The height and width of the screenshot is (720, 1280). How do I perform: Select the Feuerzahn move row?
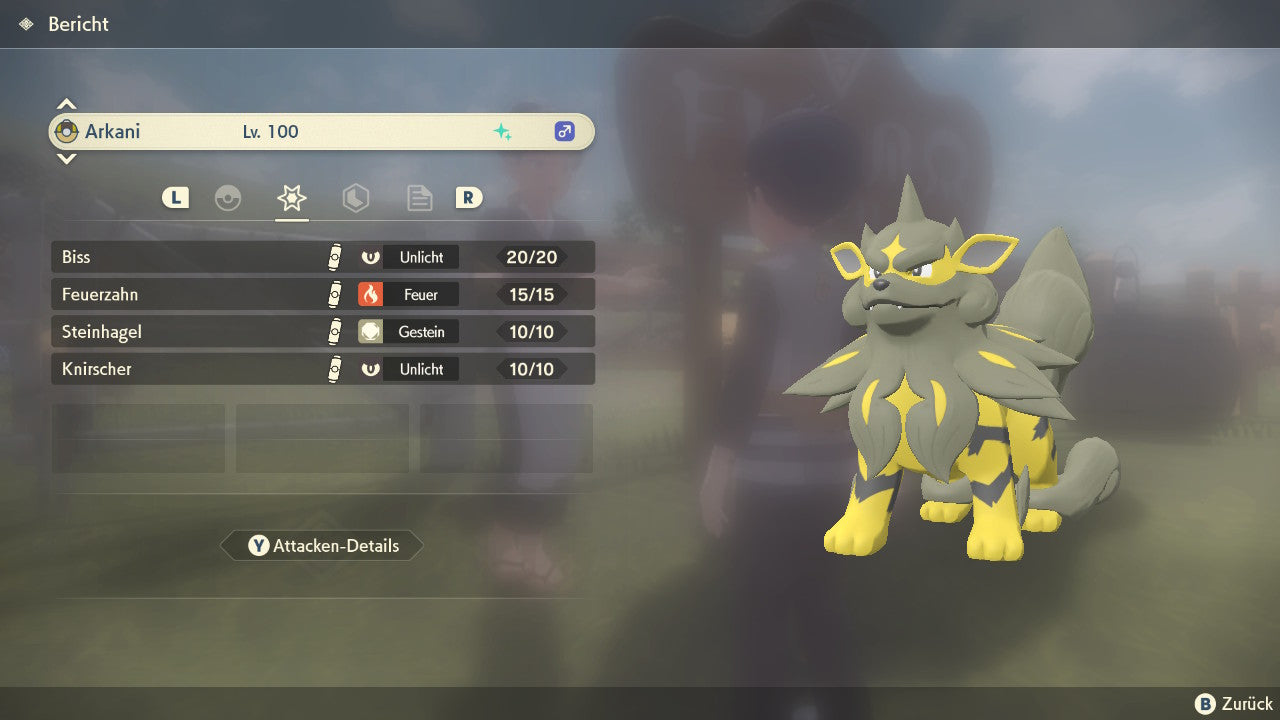[322, 295]
